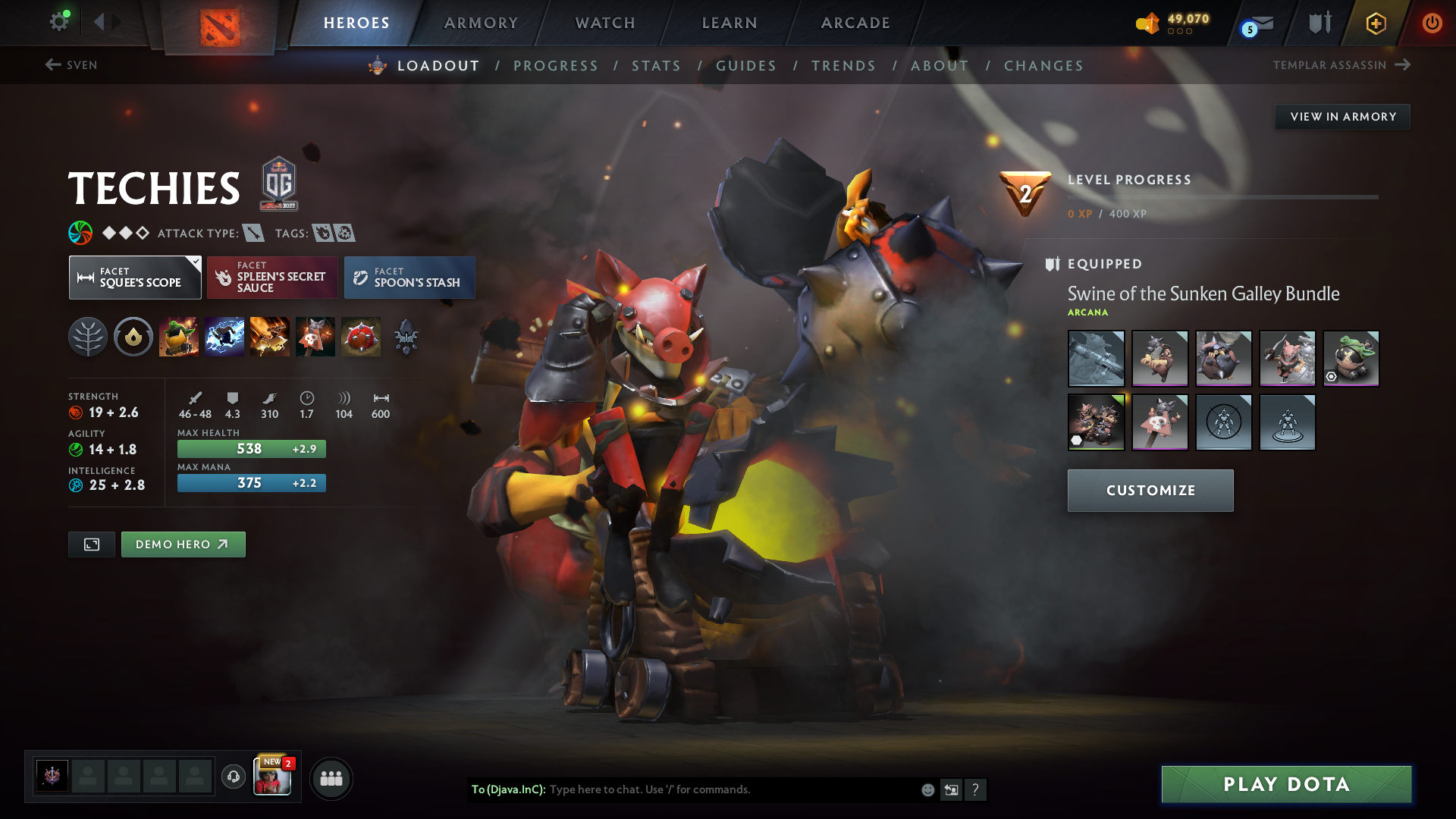Choose the Spoon's Stash facet
Viewport: 1456px width, 819px height.
(409, 278)
